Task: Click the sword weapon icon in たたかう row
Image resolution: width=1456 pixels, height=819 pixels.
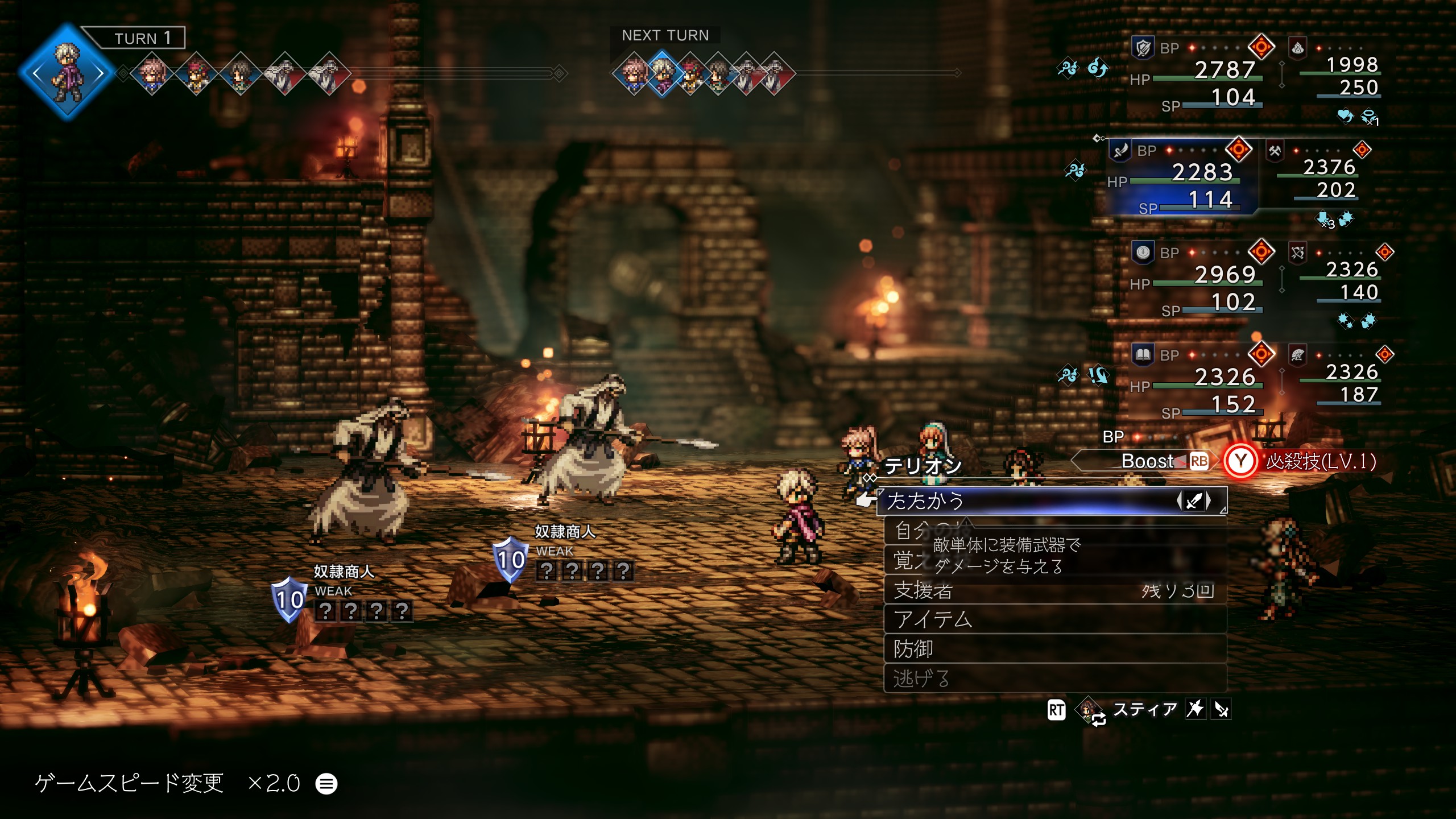Action: pyautogui.click(x=1193, y=501)
